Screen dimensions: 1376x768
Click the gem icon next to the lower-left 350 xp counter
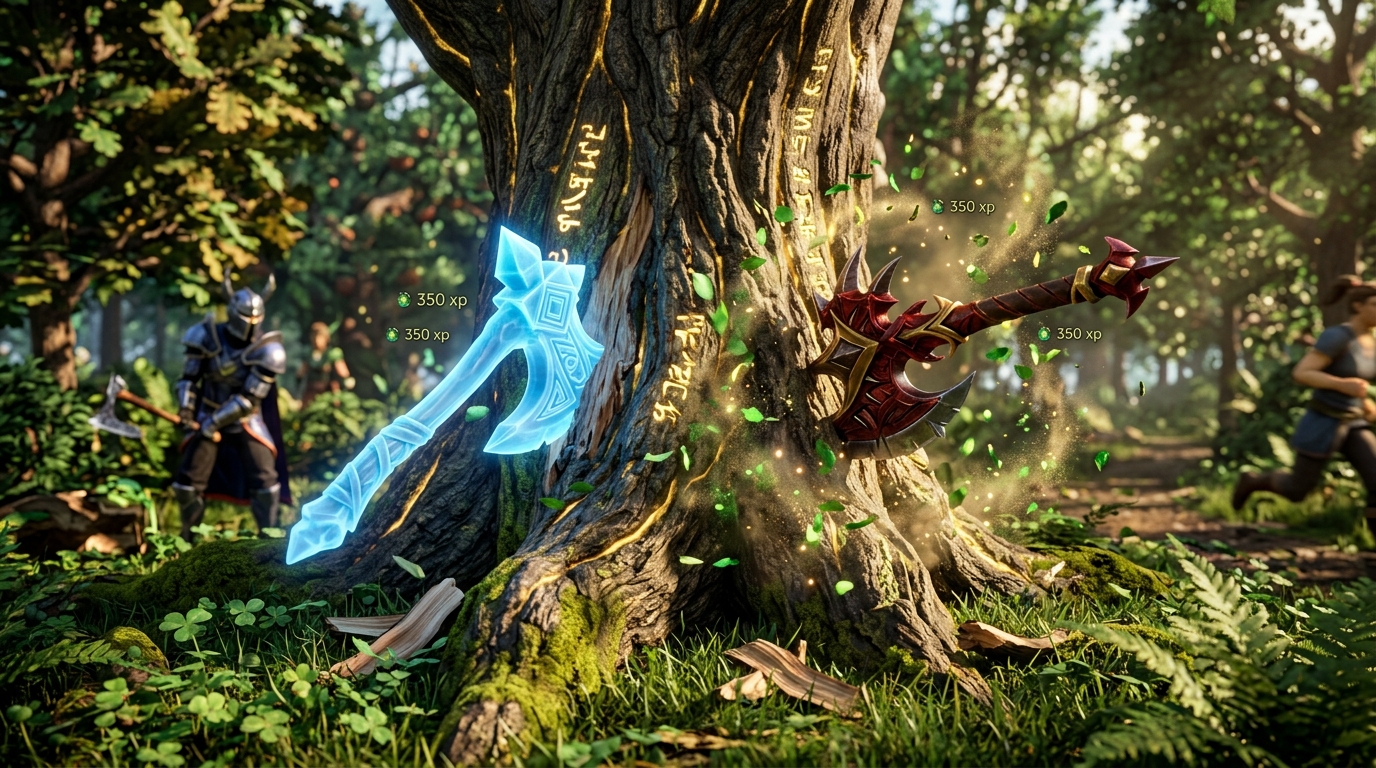coord(390,335)
